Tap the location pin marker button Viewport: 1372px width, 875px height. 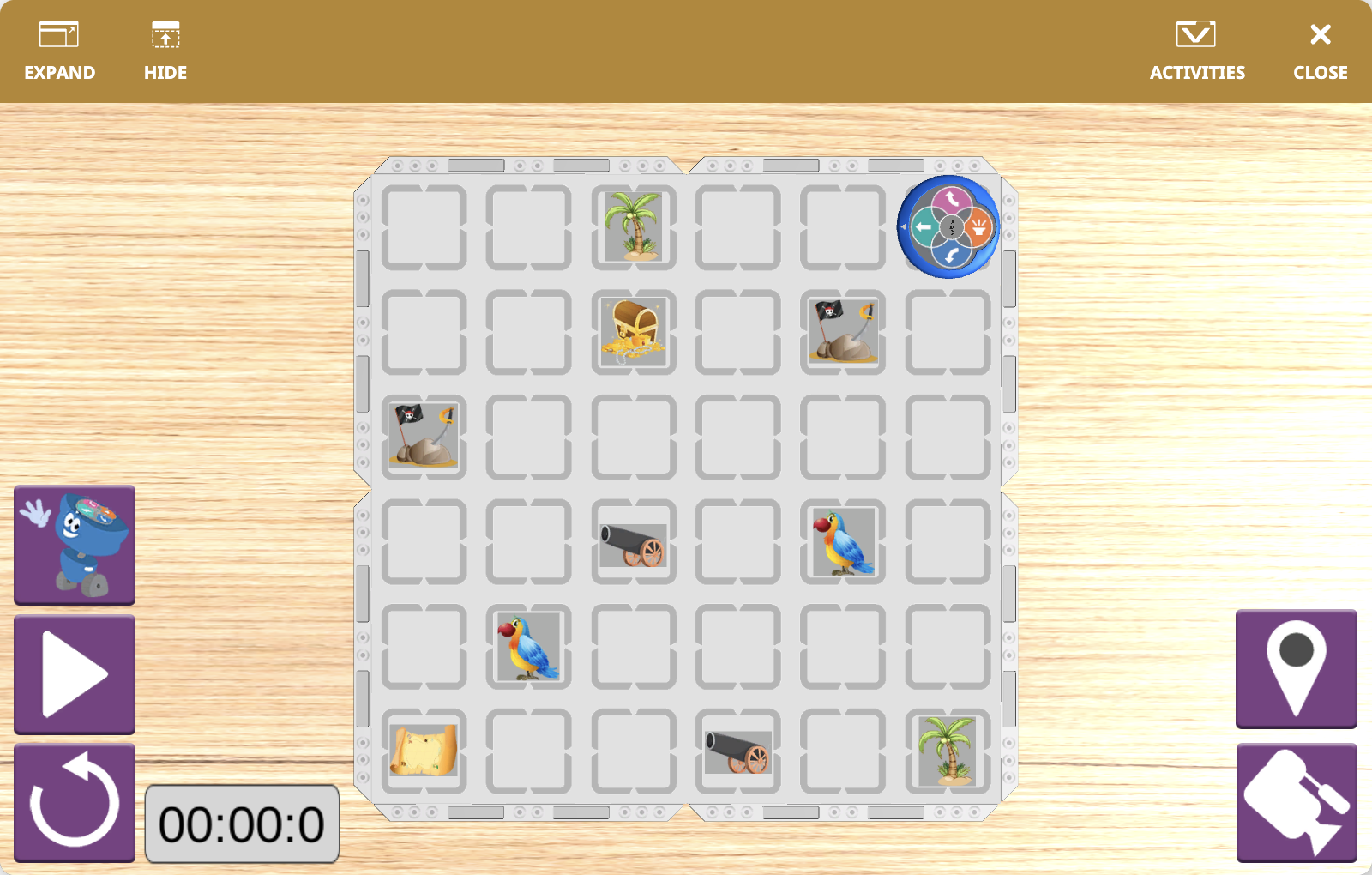[x=1296, y=670]
